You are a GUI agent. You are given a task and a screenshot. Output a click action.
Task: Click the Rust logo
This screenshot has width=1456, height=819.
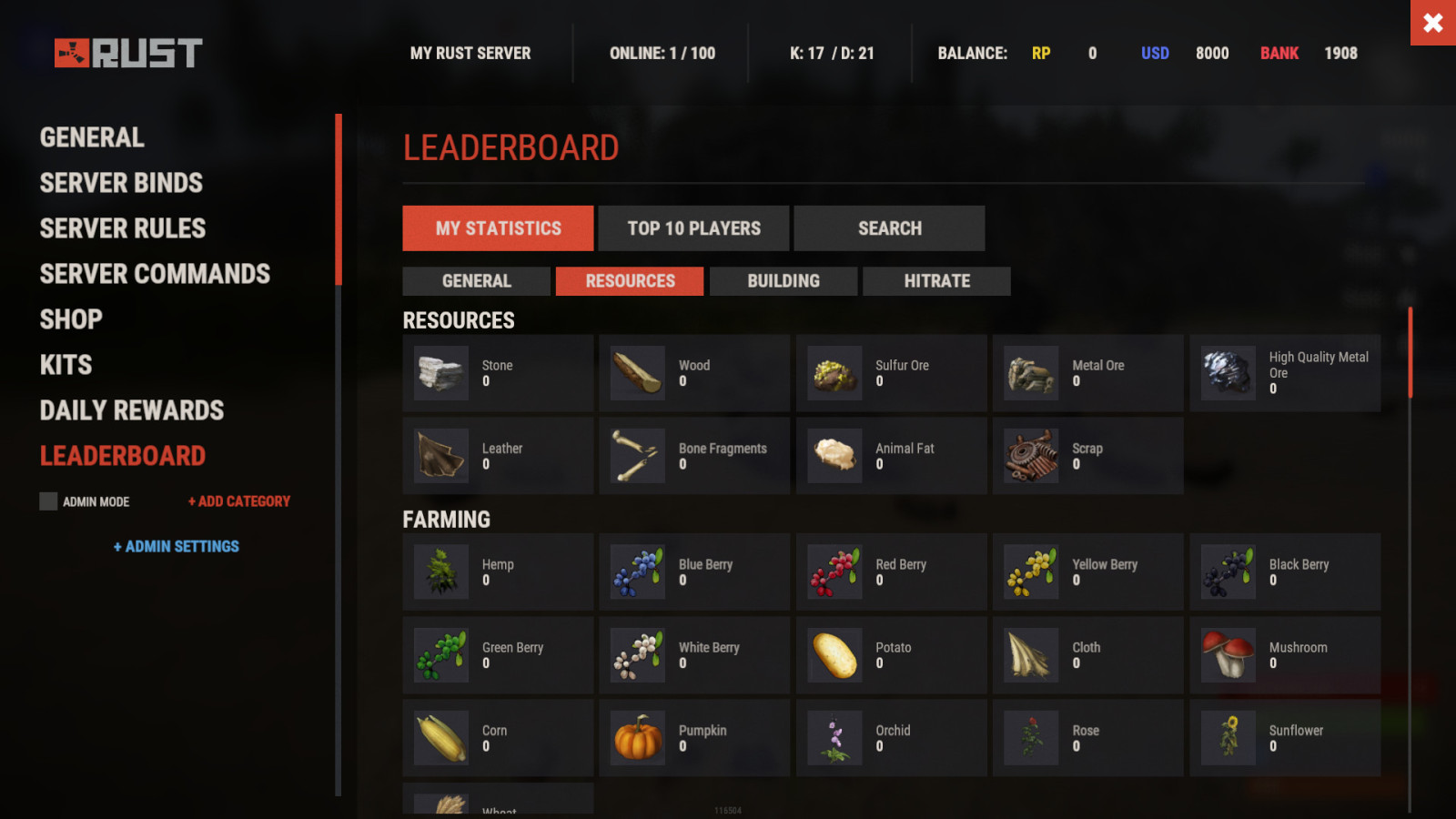point(127,52)
